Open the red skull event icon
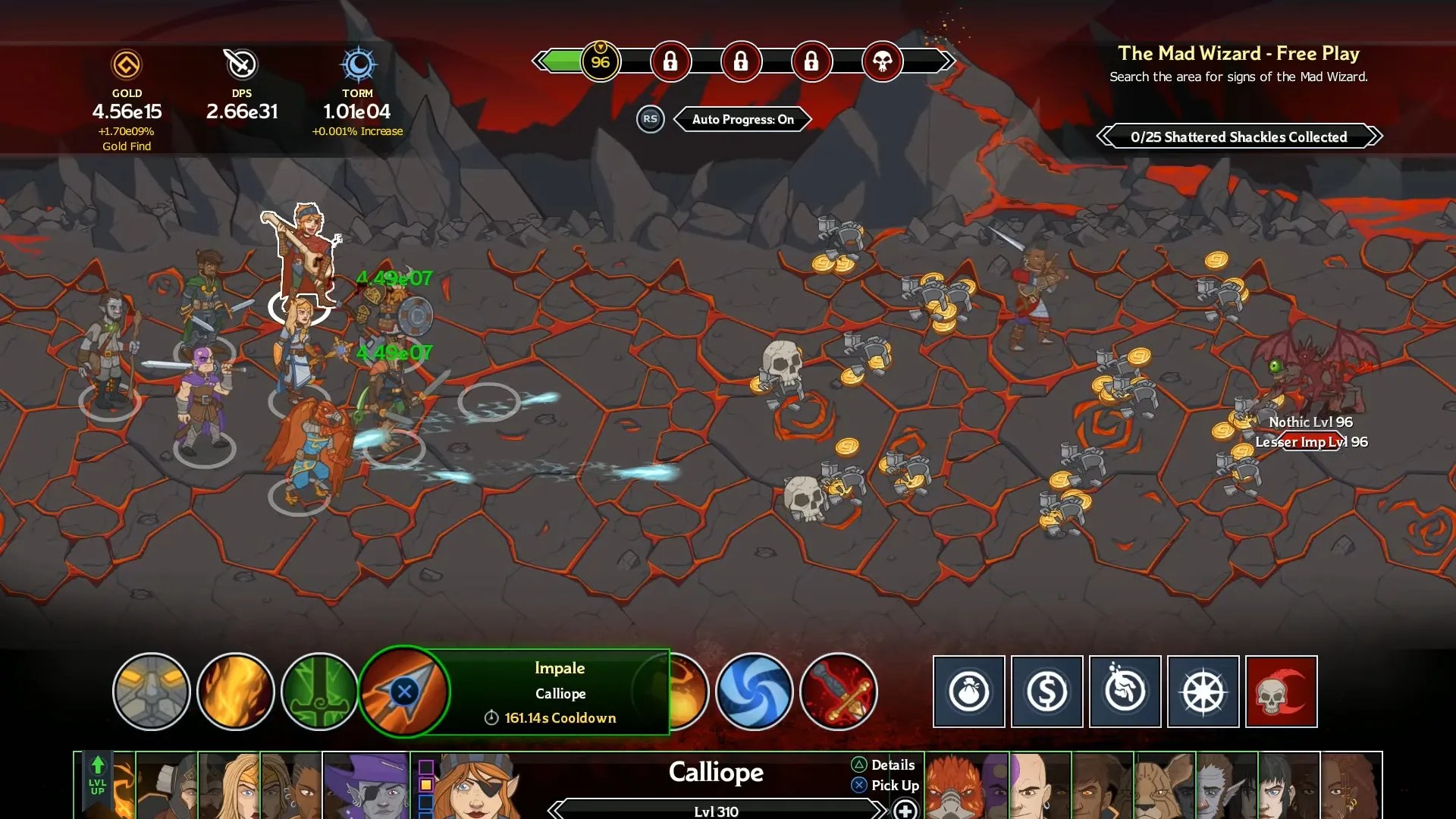The image size is (1456, 819). point(1282,692)
